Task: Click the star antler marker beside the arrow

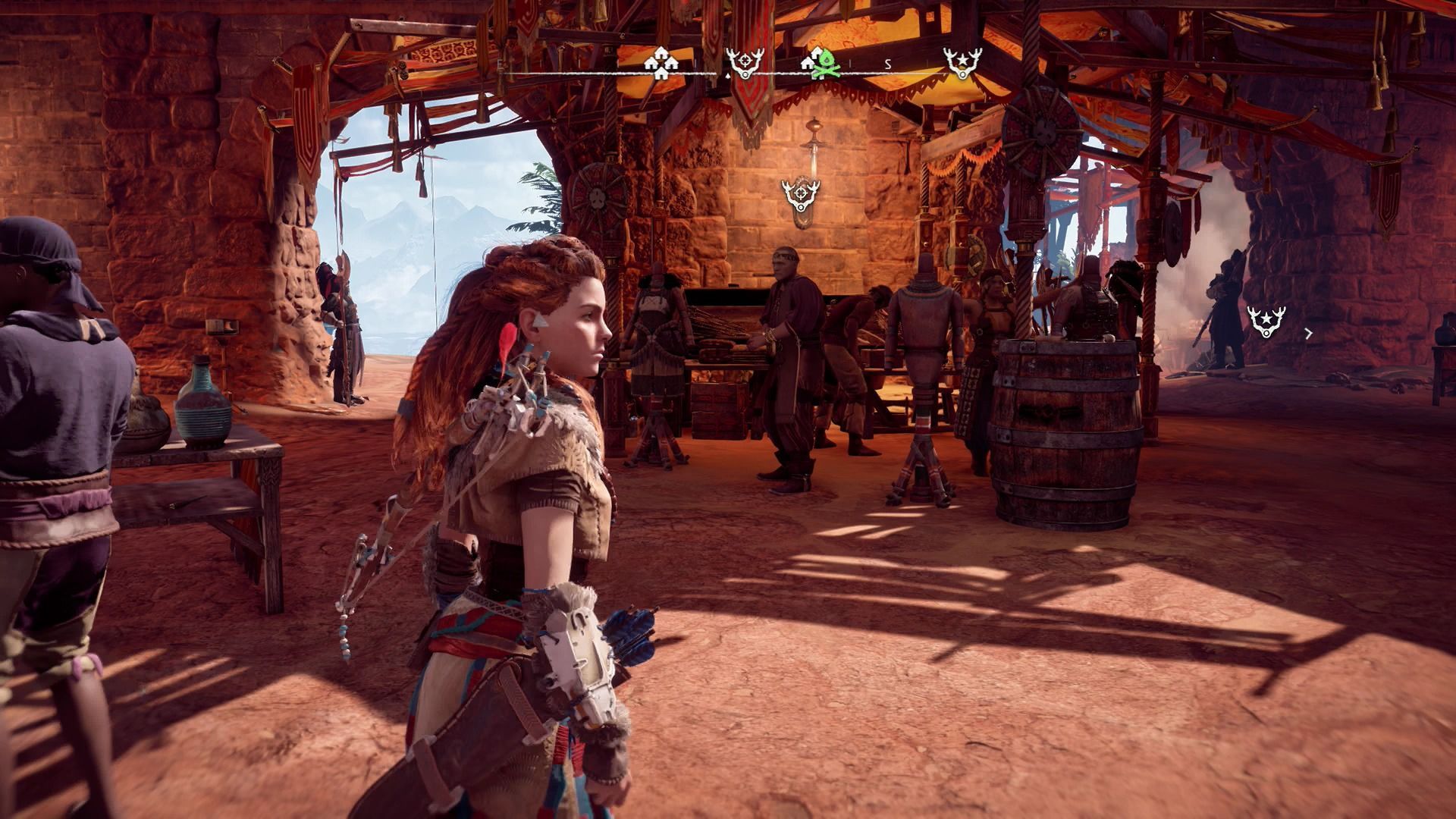Action: [x=1266, y=322]
